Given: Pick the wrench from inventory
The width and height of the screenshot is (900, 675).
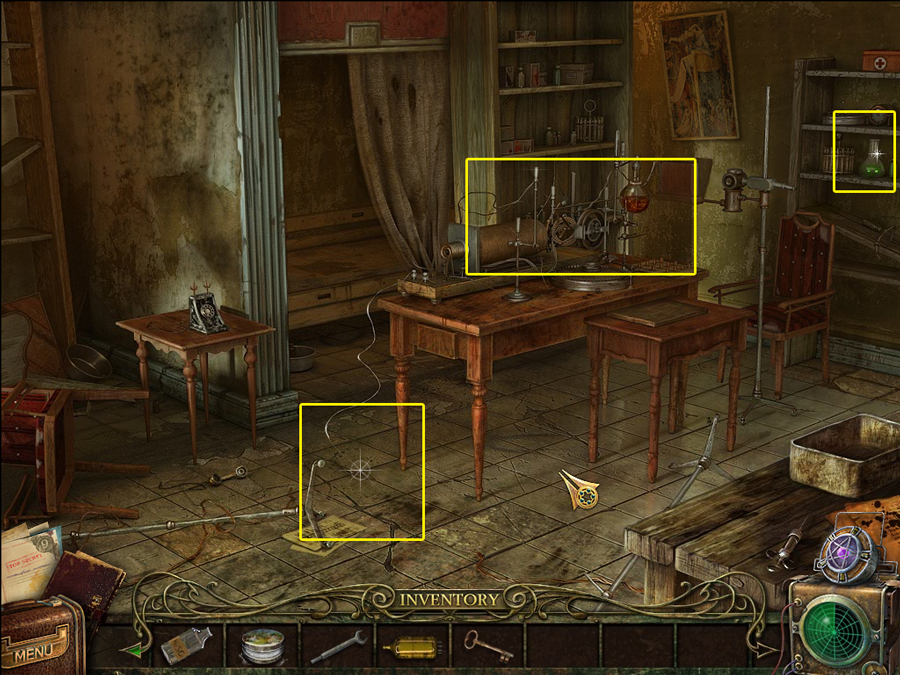Looking at the screenshot, I should click(x=338, y=646).
